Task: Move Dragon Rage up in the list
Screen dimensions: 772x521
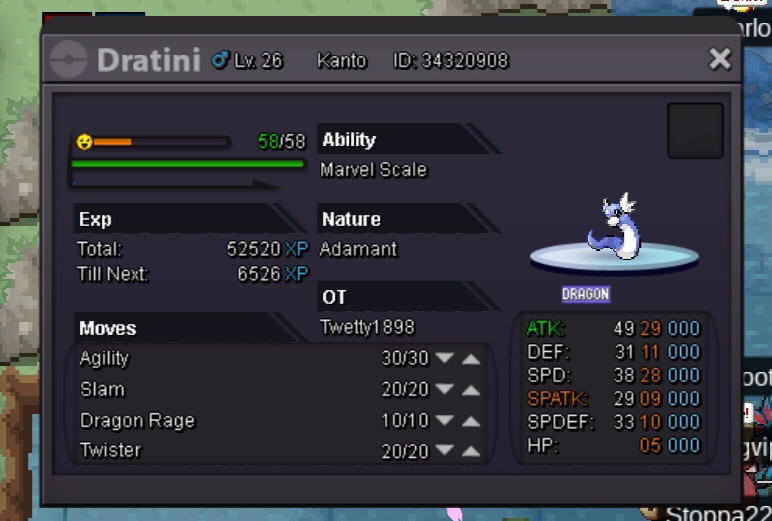Action: pos(471,421)
